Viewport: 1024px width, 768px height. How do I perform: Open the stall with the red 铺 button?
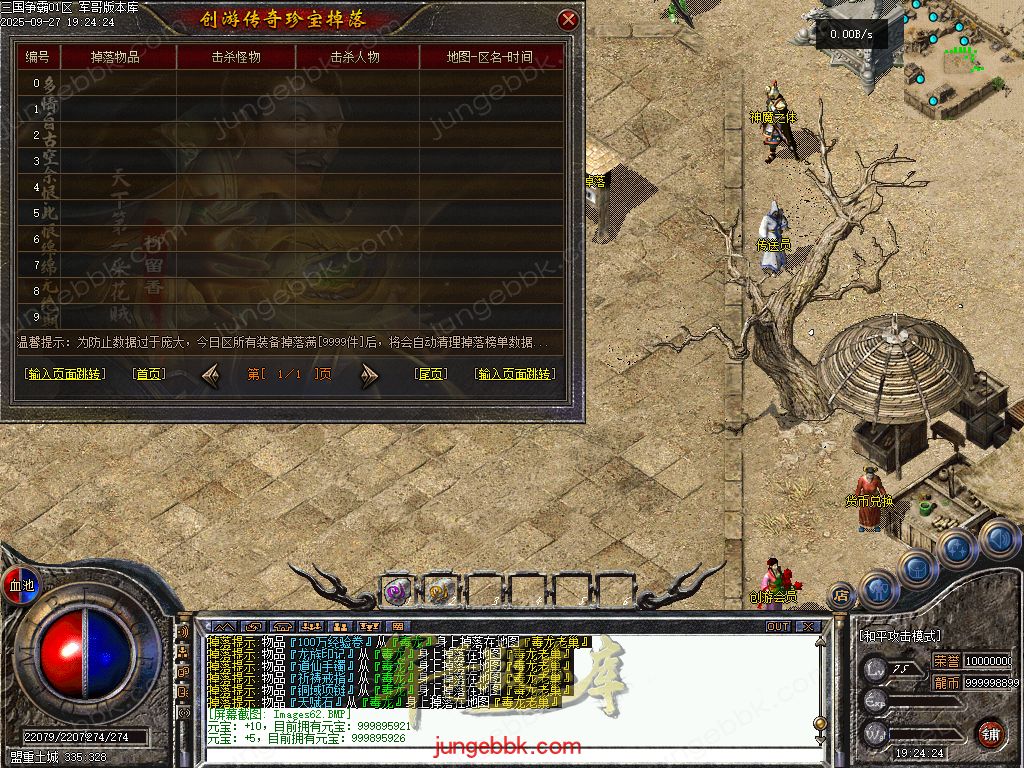point(990,732)
